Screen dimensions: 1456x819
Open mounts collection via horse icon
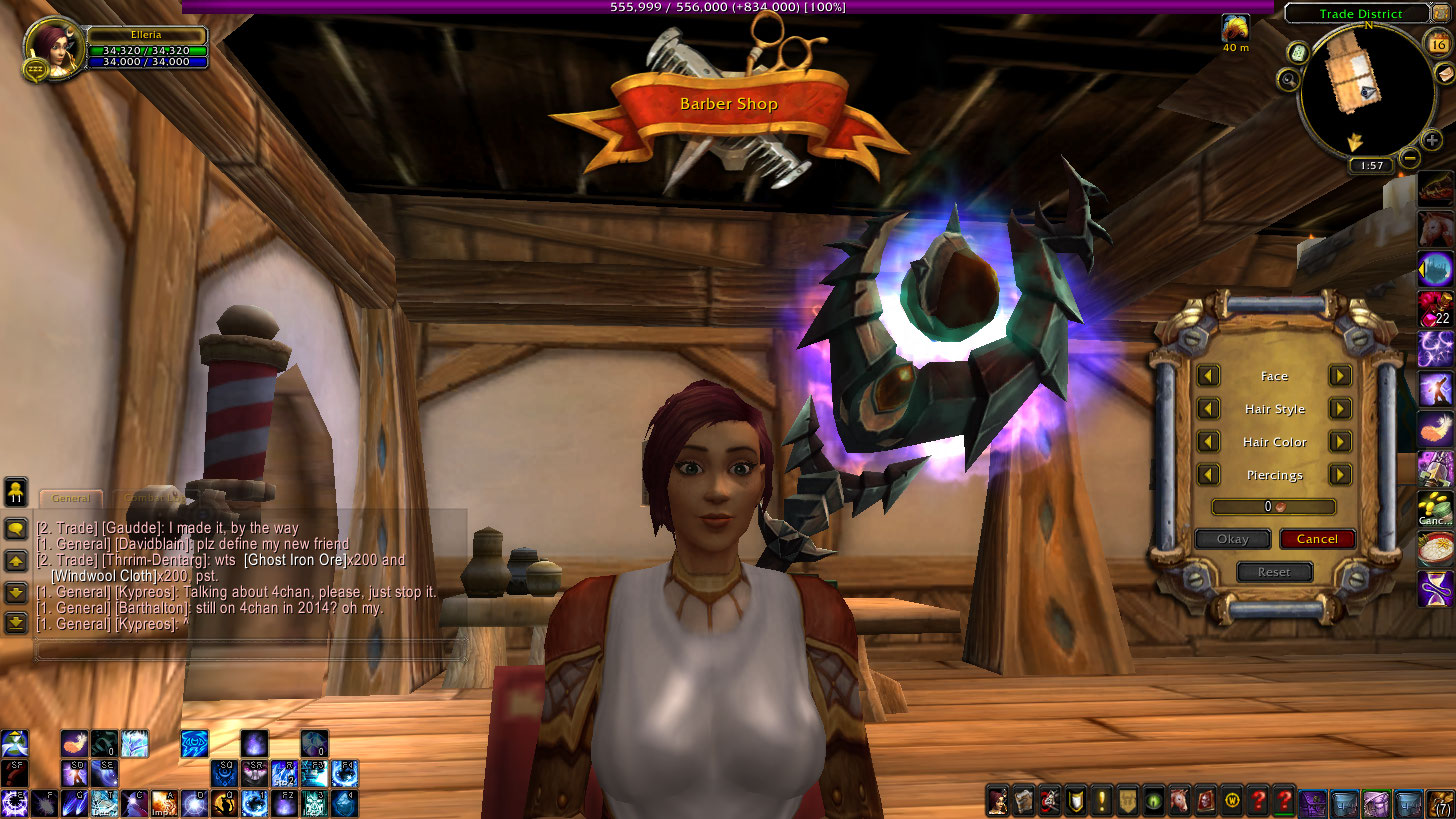1177,800
